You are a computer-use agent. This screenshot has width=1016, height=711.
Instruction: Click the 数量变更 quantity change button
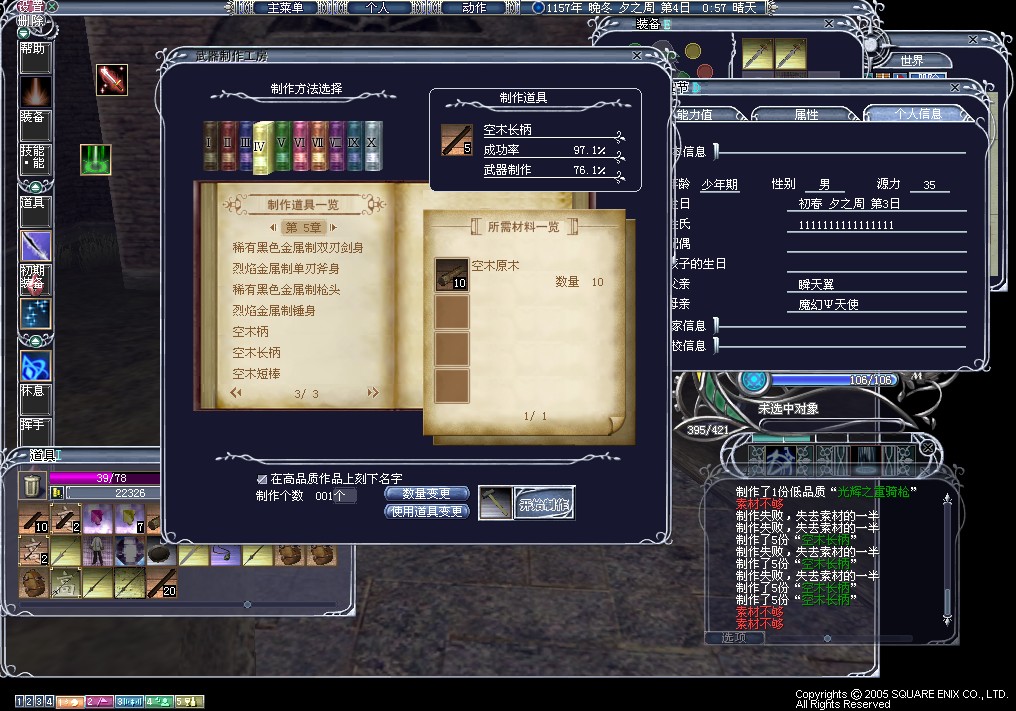pos(426,493)
